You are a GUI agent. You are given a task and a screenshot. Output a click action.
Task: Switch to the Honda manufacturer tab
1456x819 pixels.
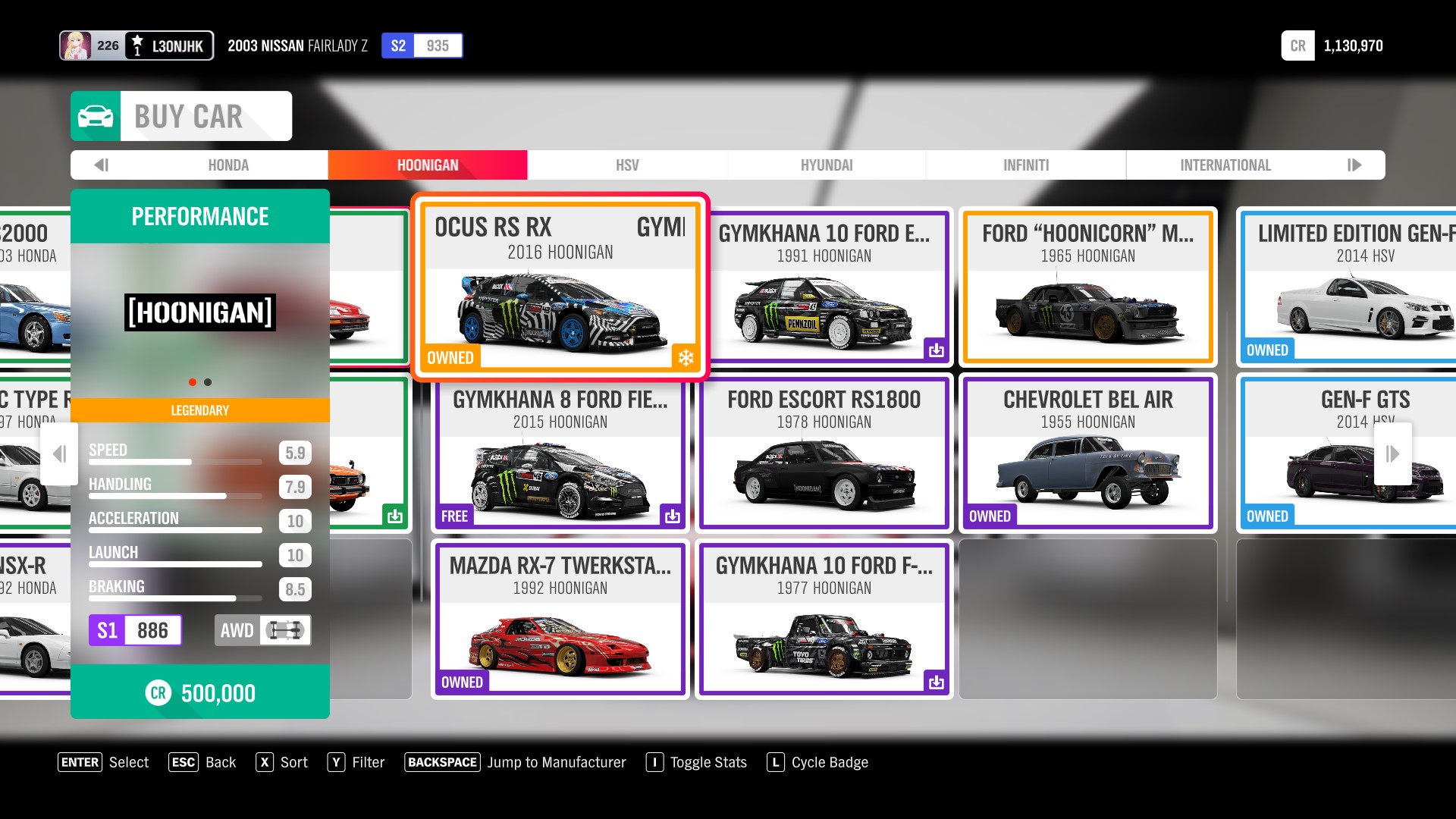(x=228, y=165)
